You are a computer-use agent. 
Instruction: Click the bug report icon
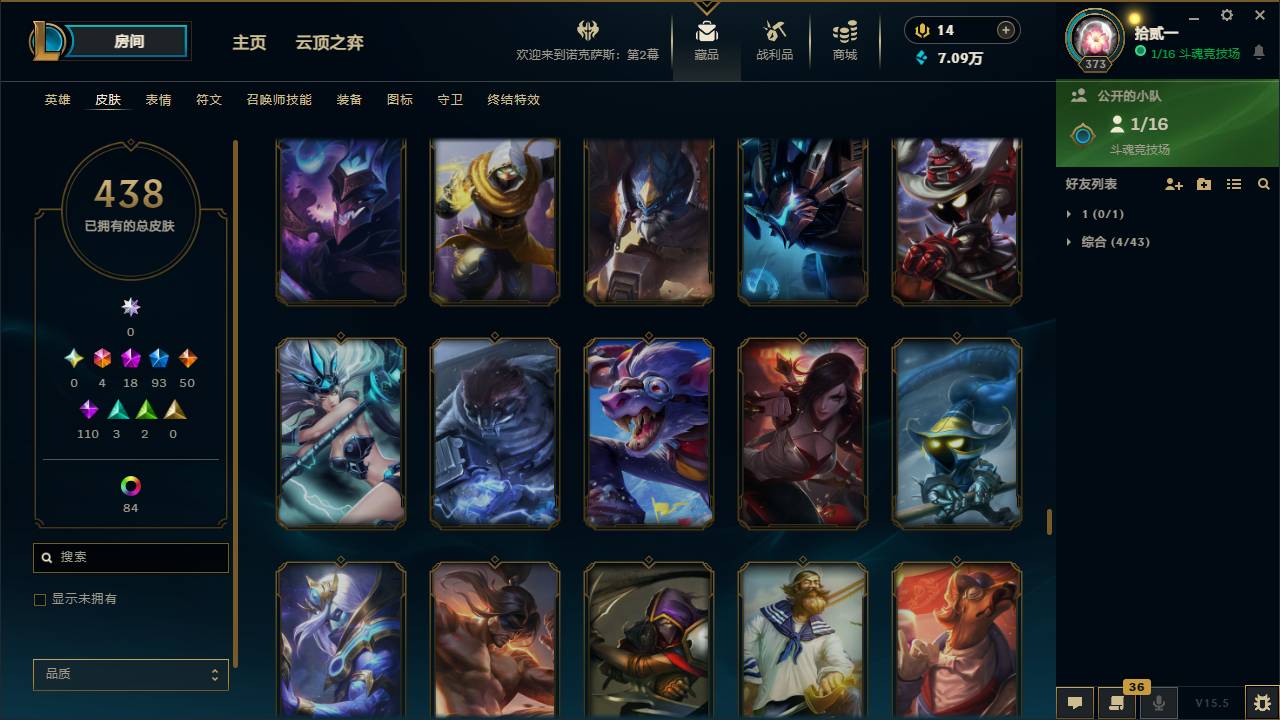coord(1257,703)
